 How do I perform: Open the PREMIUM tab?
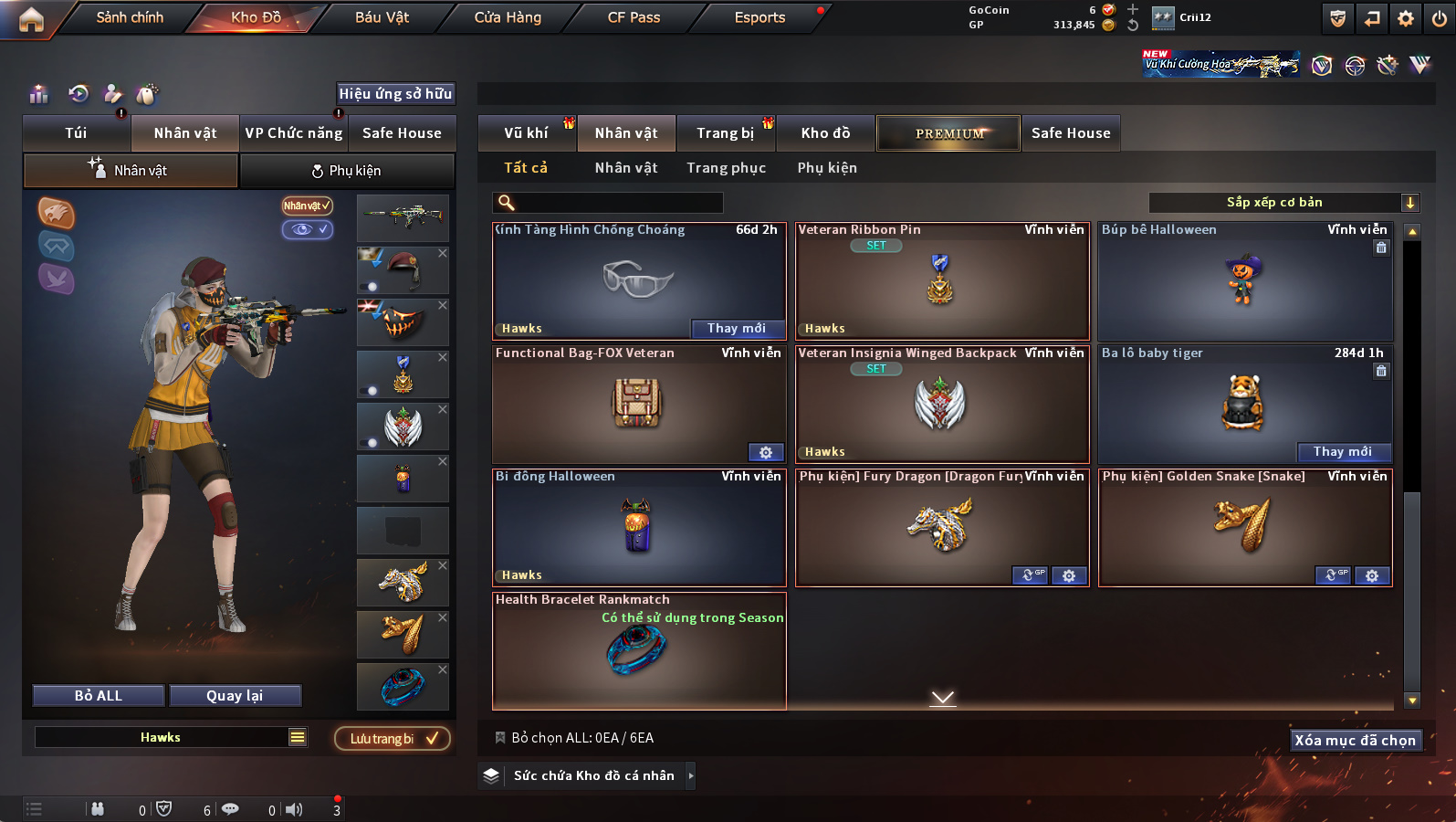[948, 133]
